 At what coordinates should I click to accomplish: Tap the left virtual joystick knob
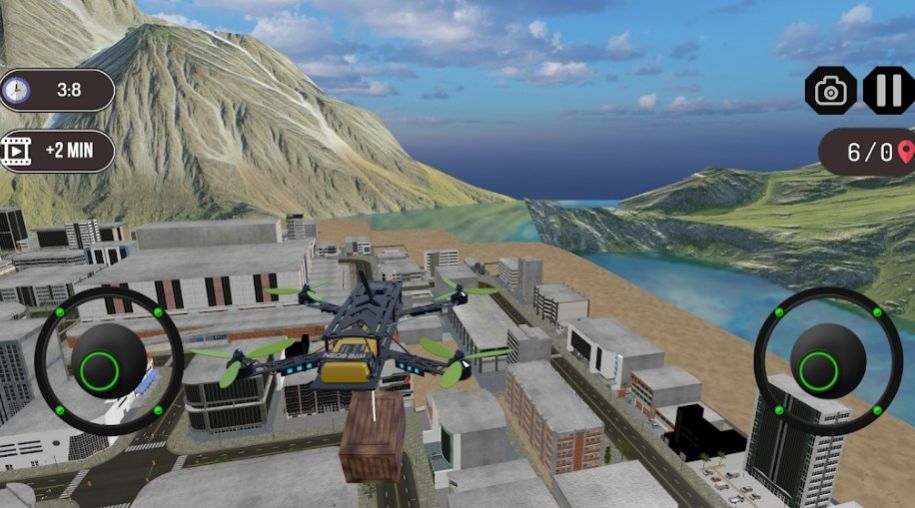click(108, 361)
